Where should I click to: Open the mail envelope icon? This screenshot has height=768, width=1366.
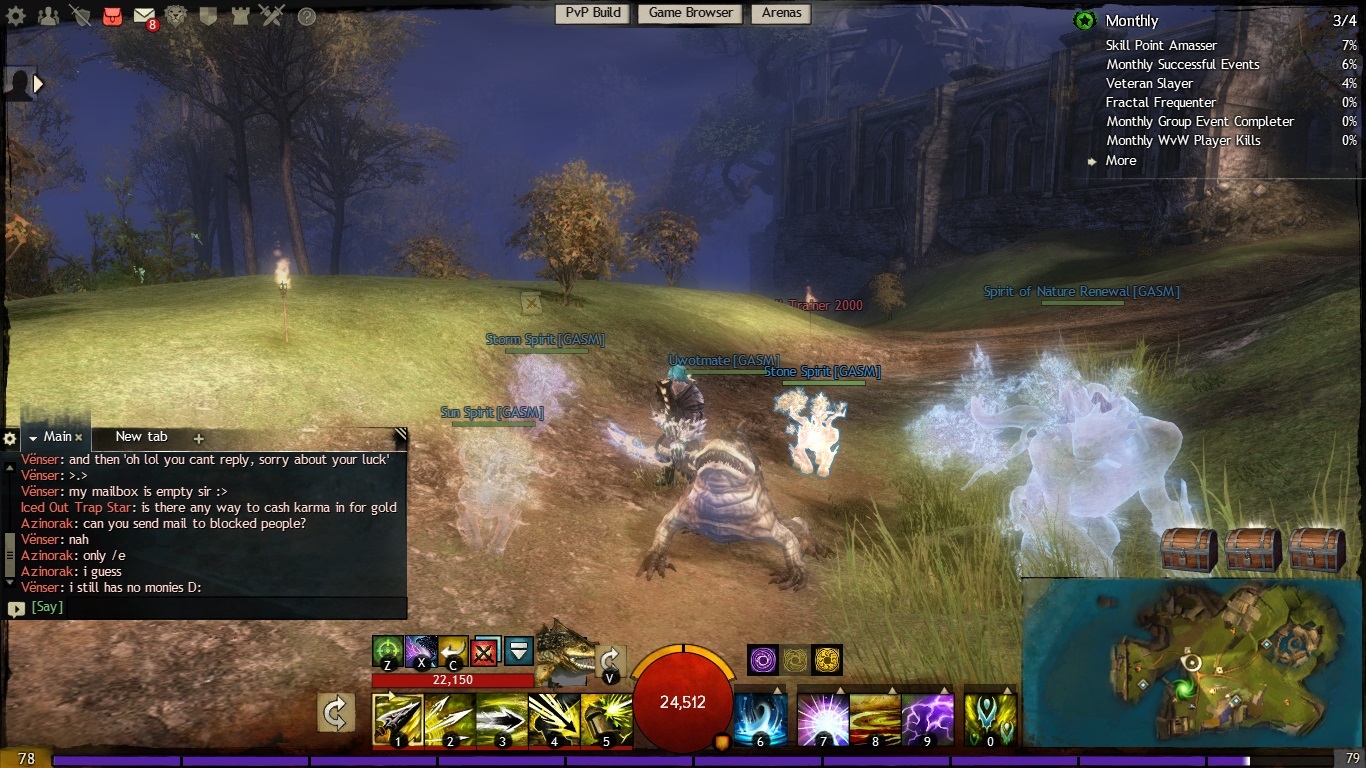pyautogui.click(x=144, y=15)
